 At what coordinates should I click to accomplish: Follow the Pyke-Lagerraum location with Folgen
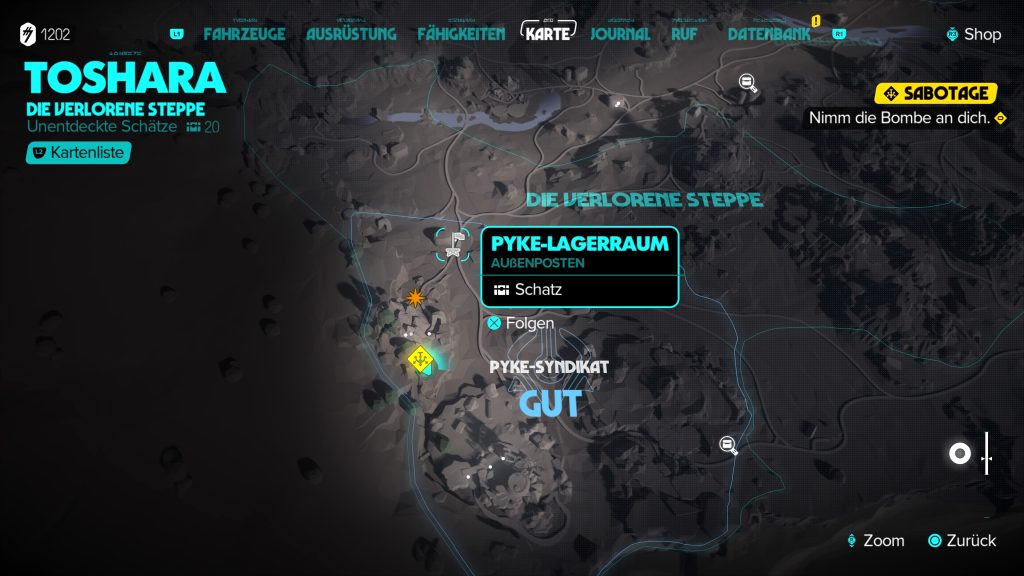(x=520, y=323)
